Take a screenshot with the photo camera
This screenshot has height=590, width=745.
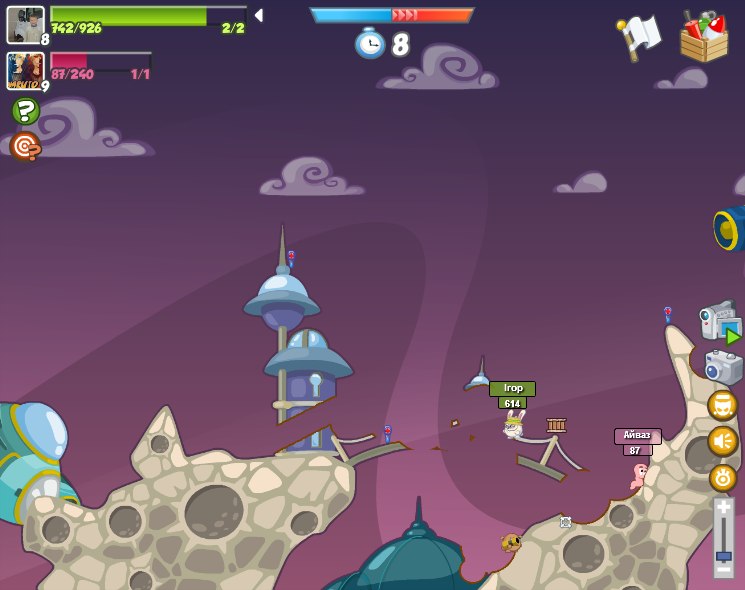pos(723,367)
